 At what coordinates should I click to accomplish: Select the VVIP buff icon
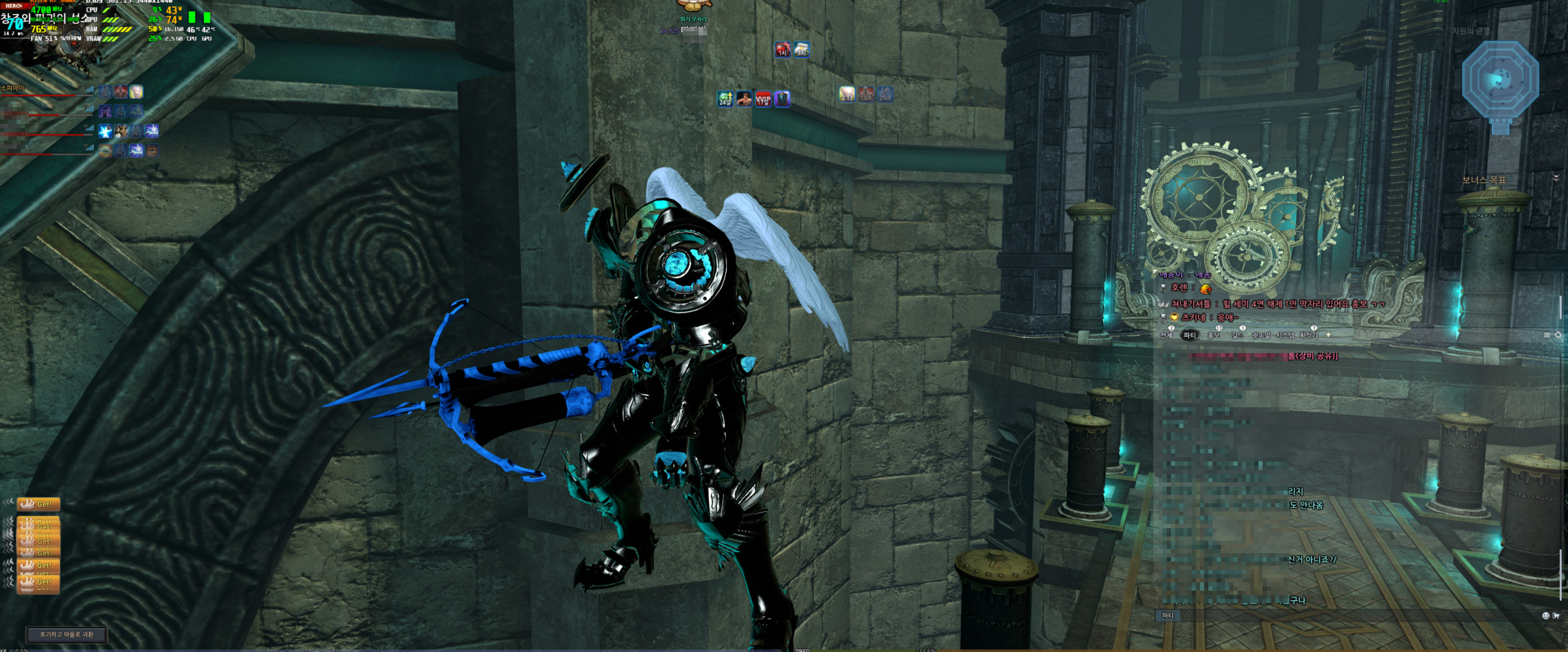click(x=763, y=99)
